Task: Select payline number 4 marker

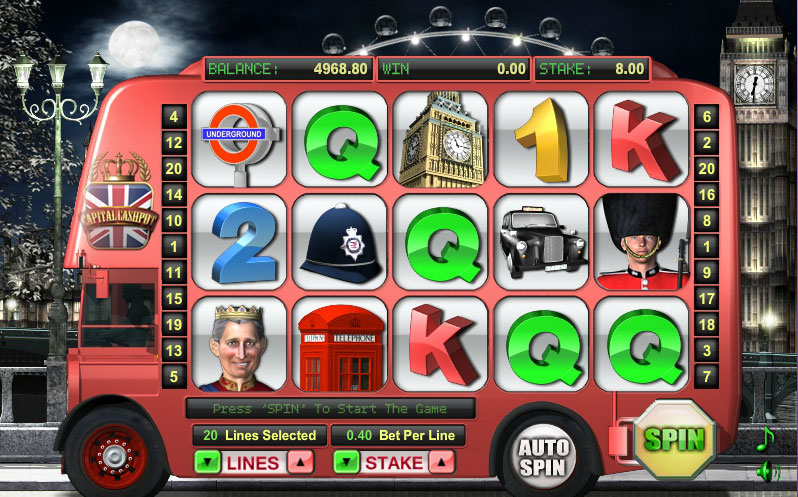Action: [174, 117]
